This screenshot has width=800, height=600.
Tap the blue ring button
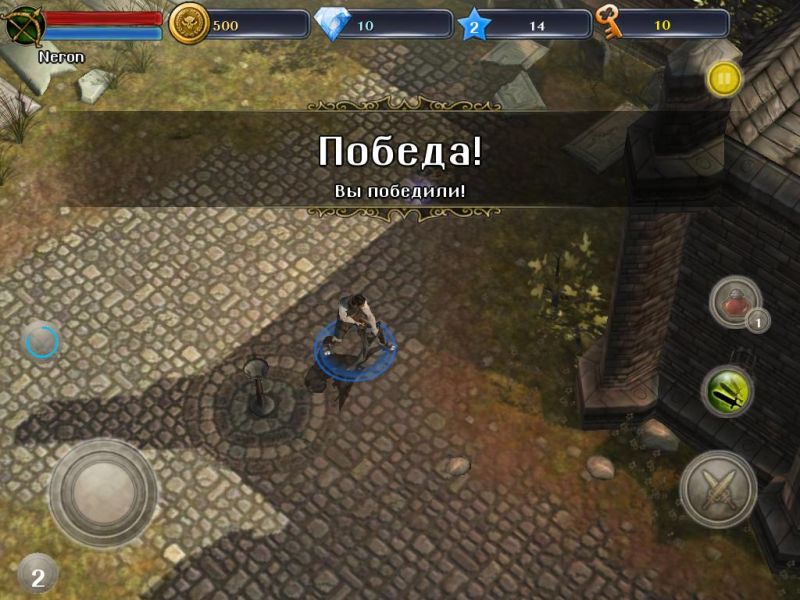[43, 343]
